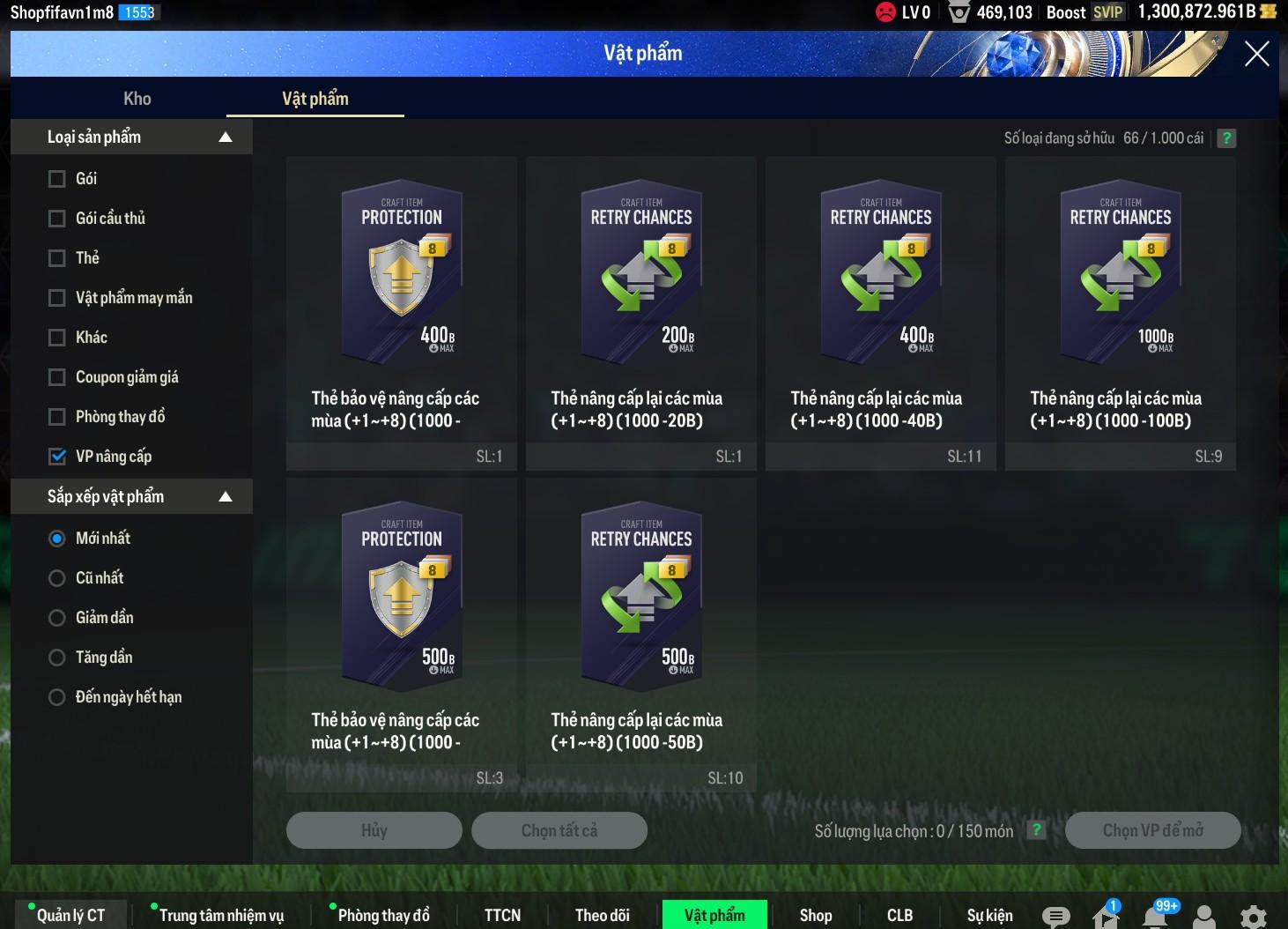Screen dimensions: 1288x929
Task: Switch to the Kho tab
Action: pos(137,99)
